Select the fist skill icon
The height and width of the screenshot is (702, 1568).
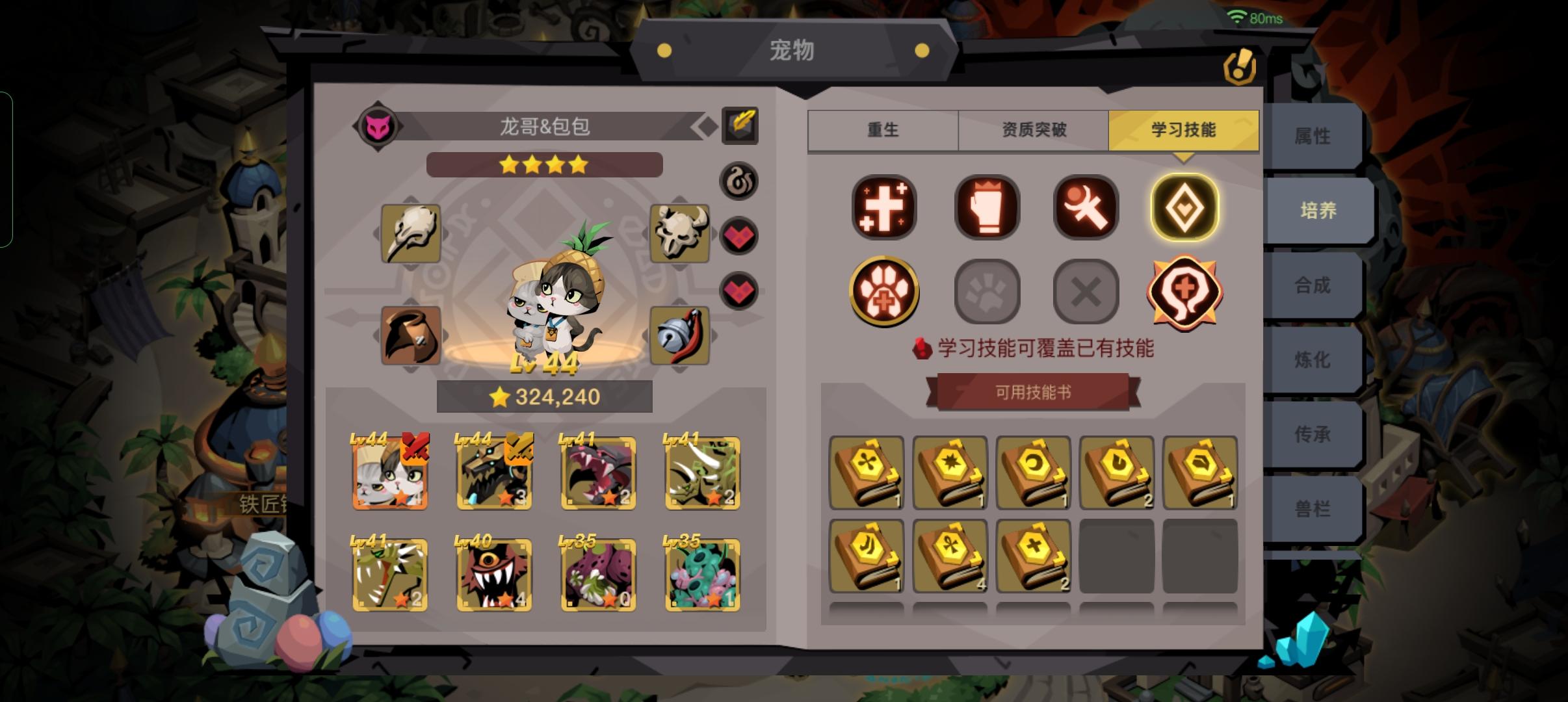(986, 208)
